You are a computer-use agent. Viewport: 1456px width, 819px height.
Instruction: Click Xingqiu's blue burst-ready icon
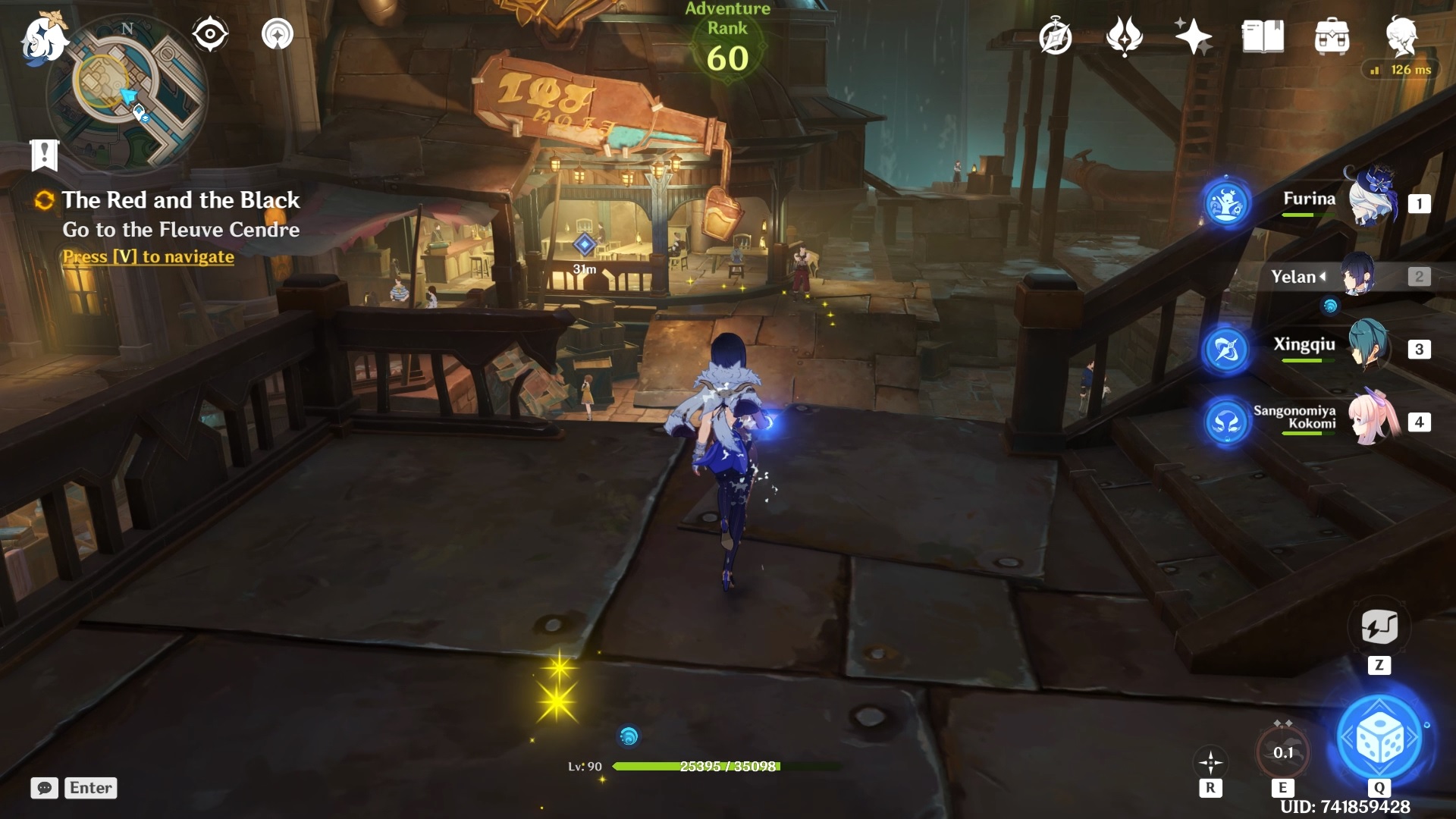click(1225, 350)
